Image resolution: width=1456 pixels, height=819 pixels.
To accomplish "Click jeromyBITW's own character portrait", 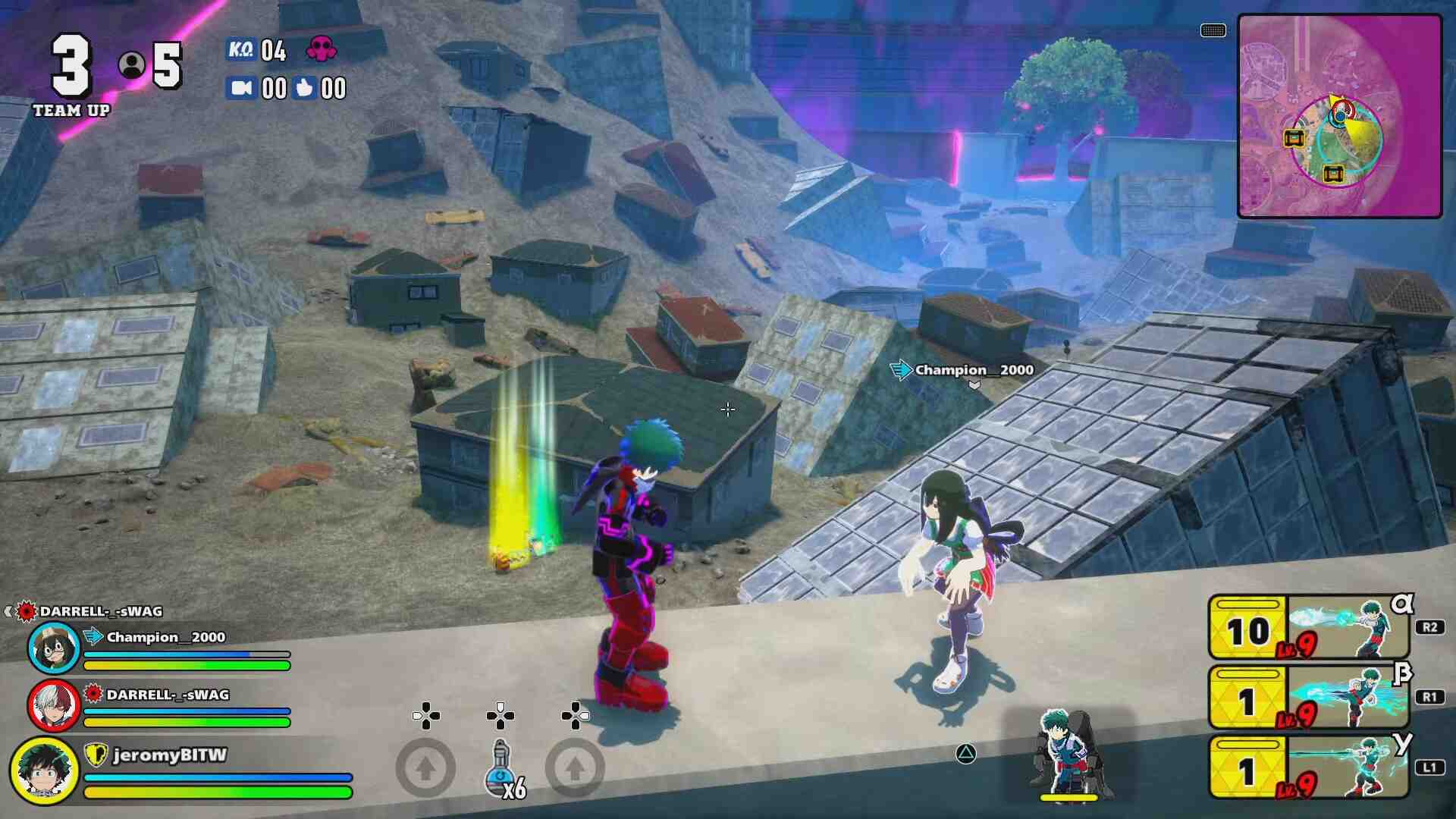I will tap(44, 770).
